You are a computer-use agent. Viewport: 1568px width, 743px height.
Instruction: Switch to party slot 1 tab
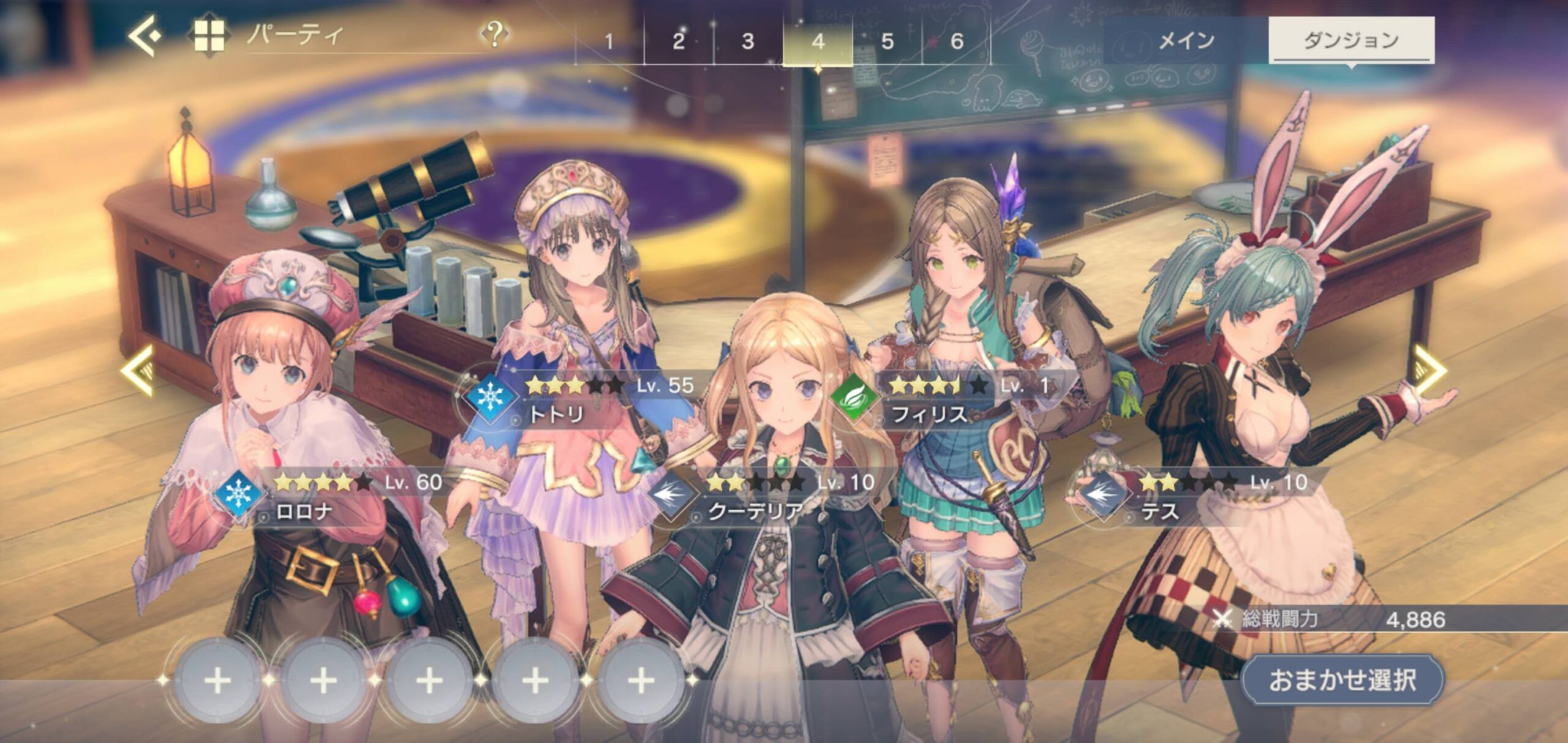pyautogui.click(x=609, y=42)
